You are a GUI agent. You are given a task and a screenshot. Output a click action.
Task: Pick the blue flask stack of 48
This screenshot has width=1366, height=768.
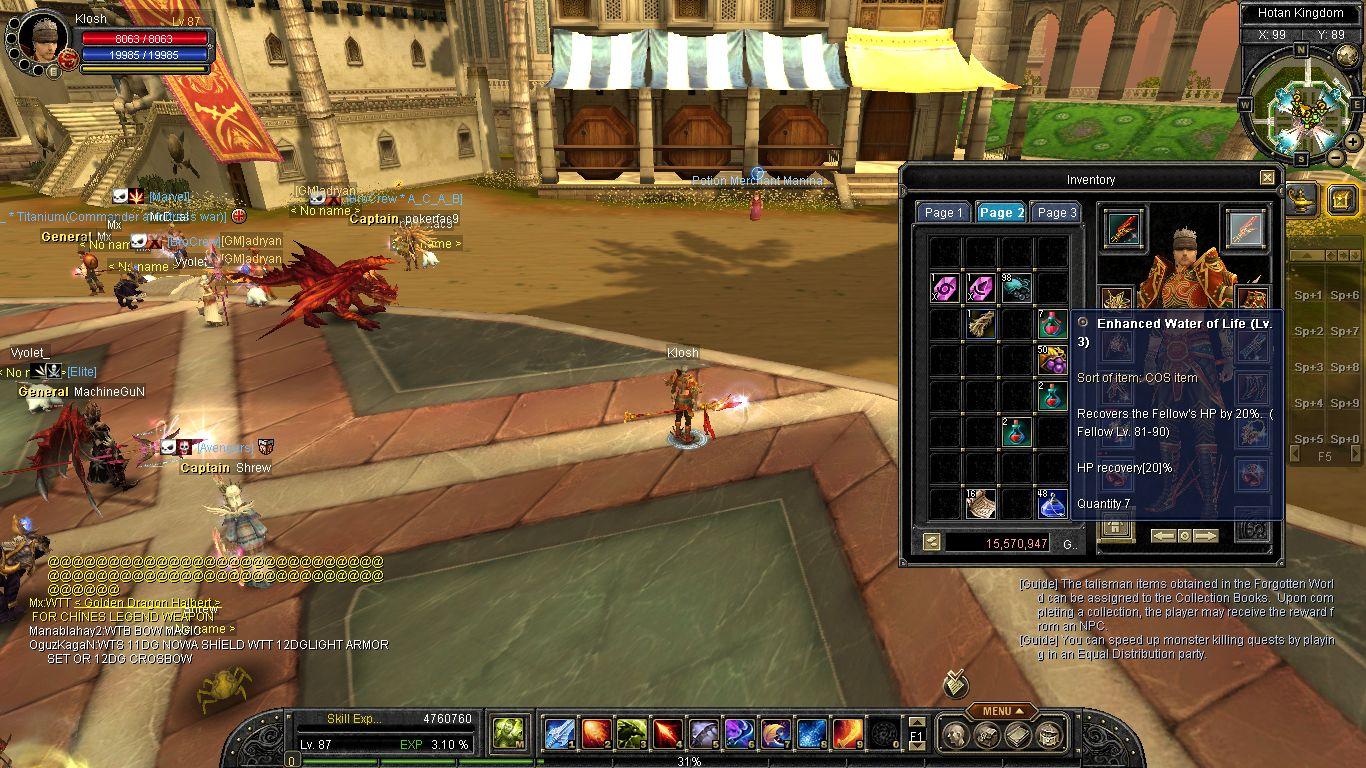pyautogui.click(x=1051, y=503)
